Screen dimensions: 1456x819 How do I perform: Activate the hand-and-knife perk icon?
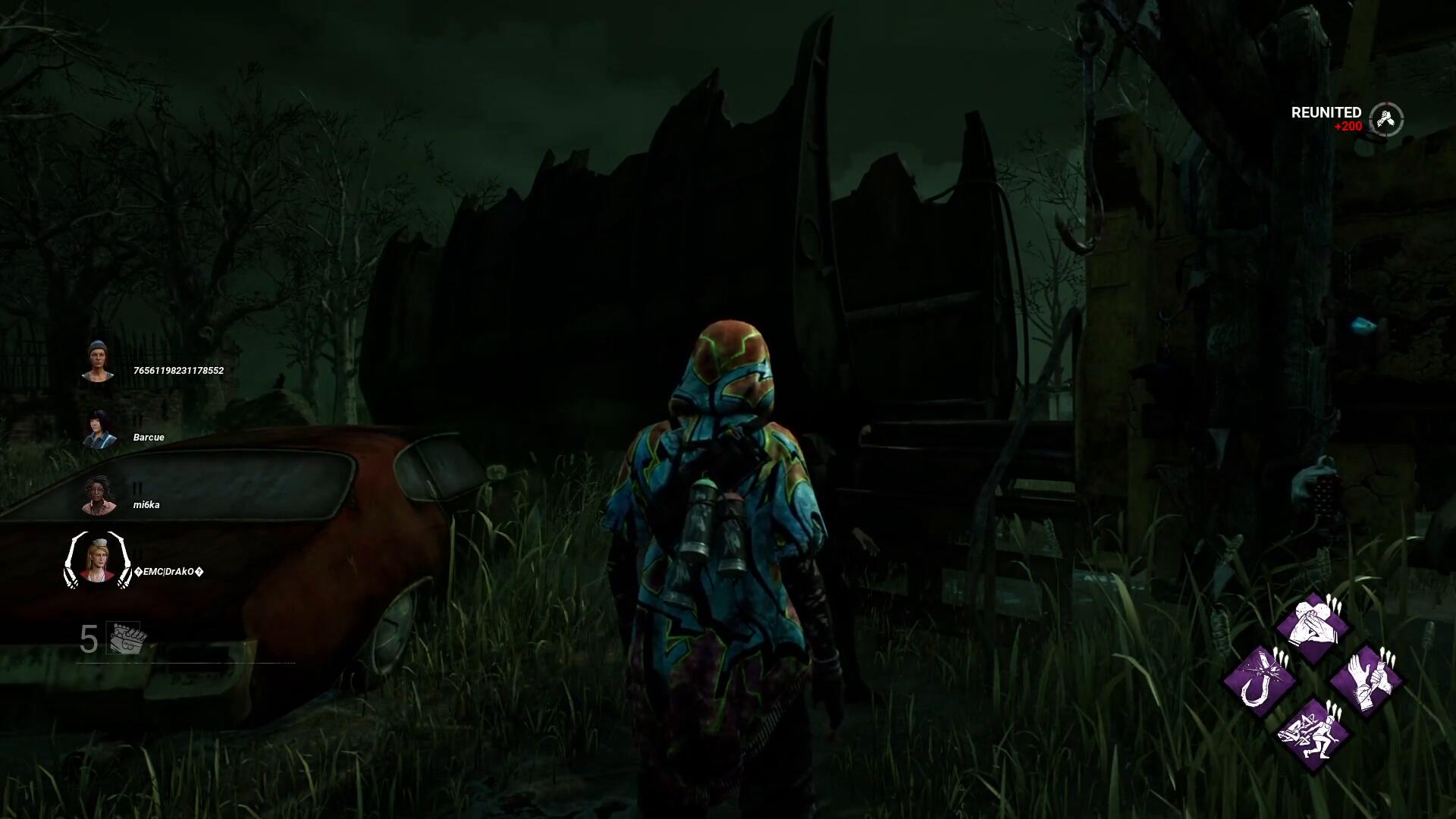[1367, 681]
